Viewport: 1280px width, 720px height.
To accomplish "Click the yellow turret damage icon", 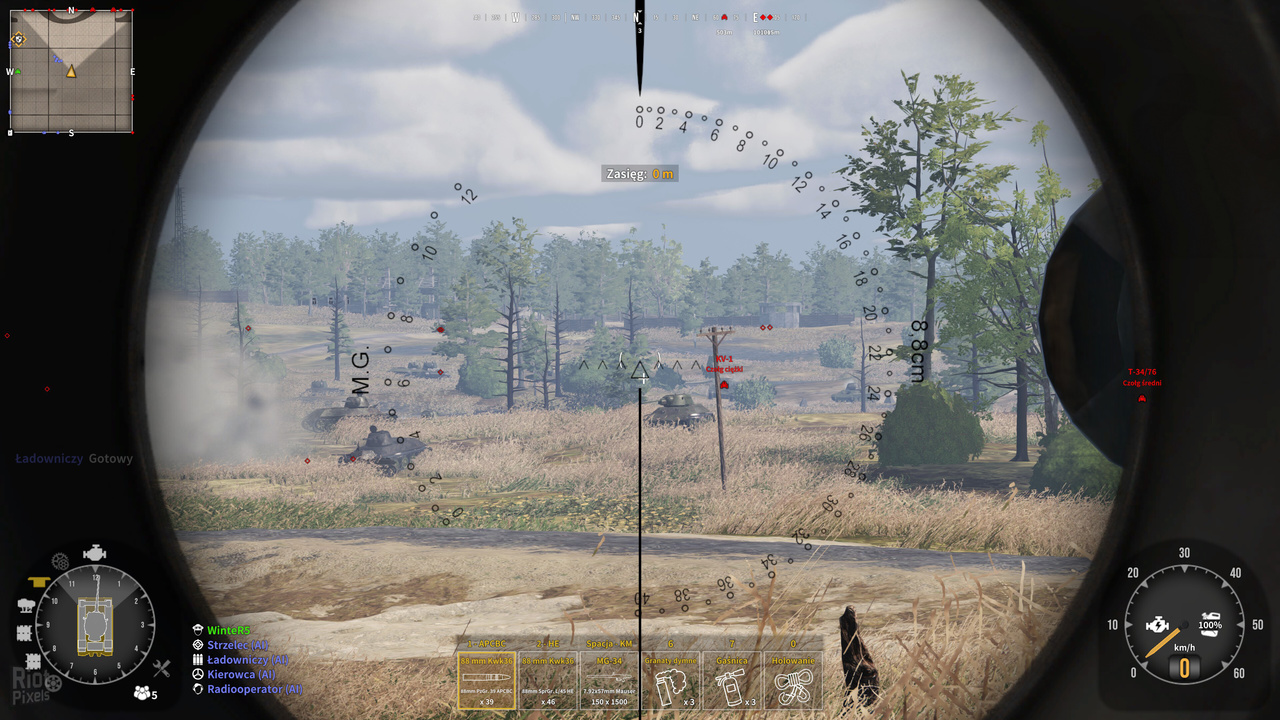I will 40,581.
